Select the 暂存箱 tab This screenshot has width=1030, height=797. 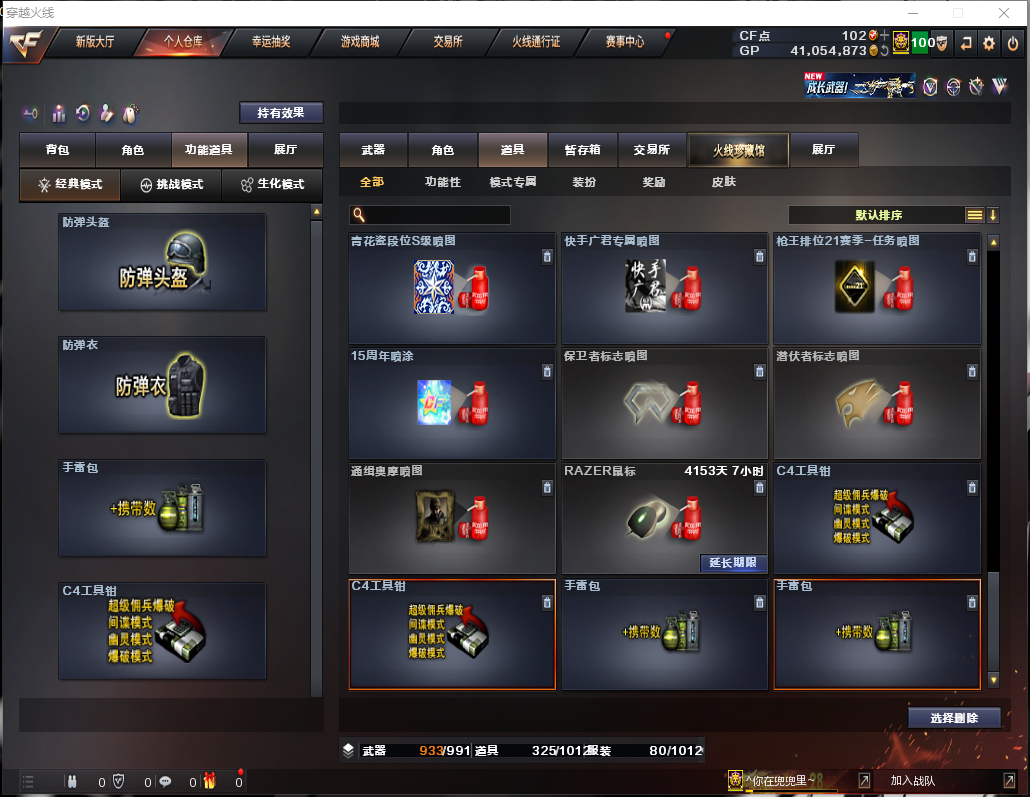(x=583, y=150)
